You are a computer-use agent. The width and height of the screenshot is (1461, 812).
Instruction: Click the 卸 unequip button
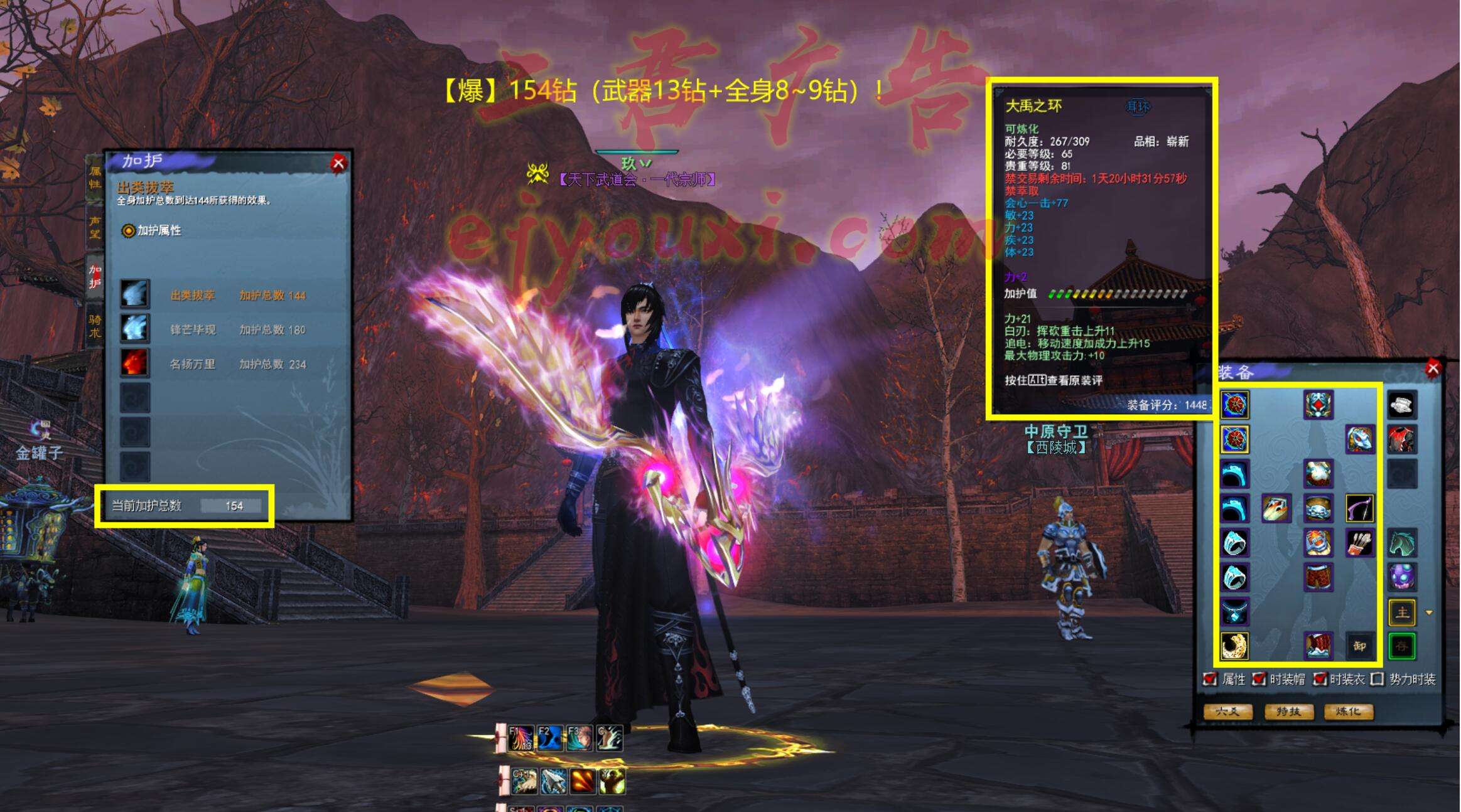pyautogui.click(x=1359, y=646)
